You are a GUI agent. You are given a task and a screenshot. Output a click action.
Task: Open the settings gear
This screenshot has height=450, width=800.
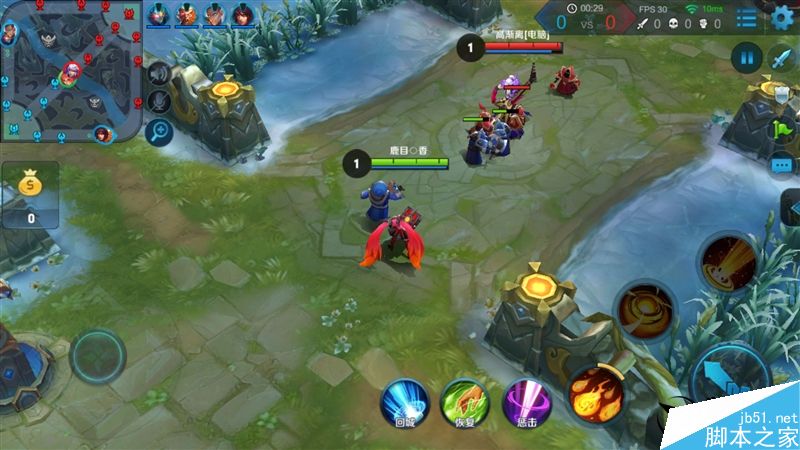[783, 17]
